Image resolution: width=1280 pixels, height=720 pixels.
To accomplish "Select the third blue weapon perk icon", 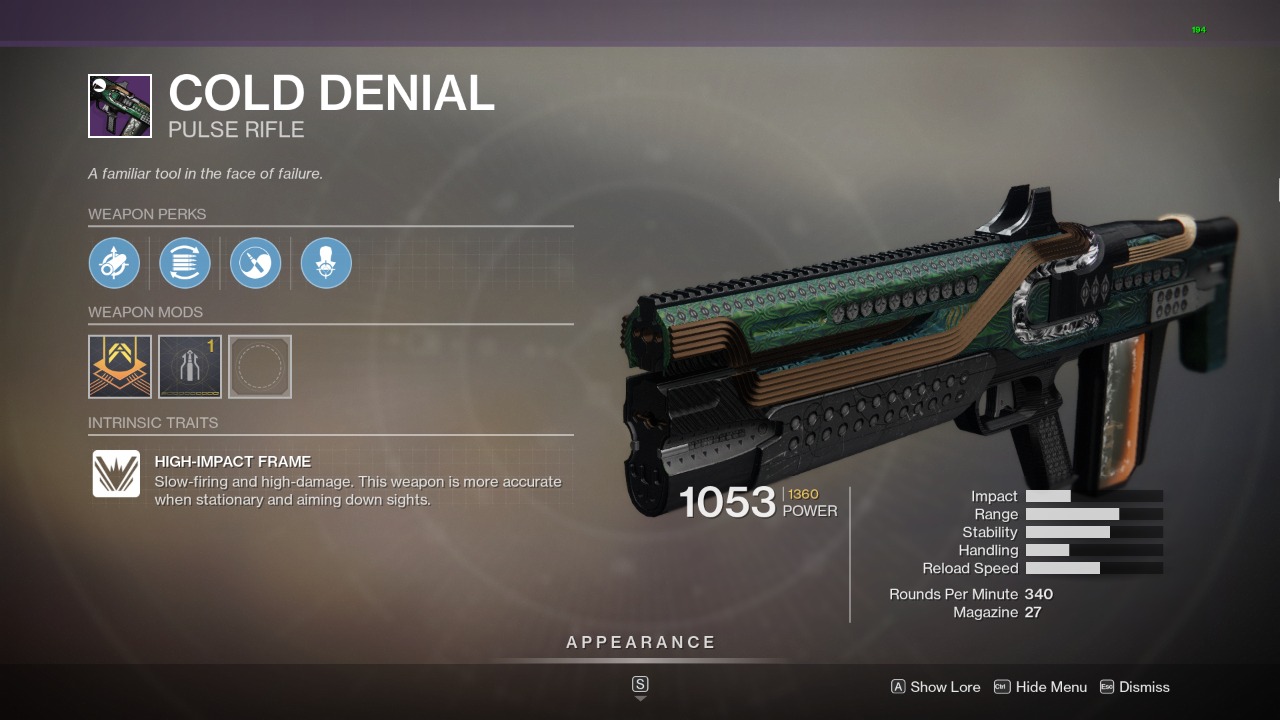I will (255, 263).
